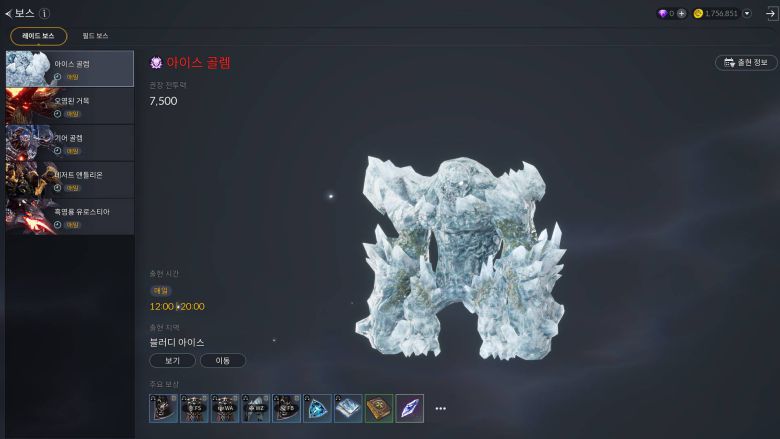Go back from the 보스 screen
Screen dimensions: 780x439
pyautogui.click(x=9, y=13)
